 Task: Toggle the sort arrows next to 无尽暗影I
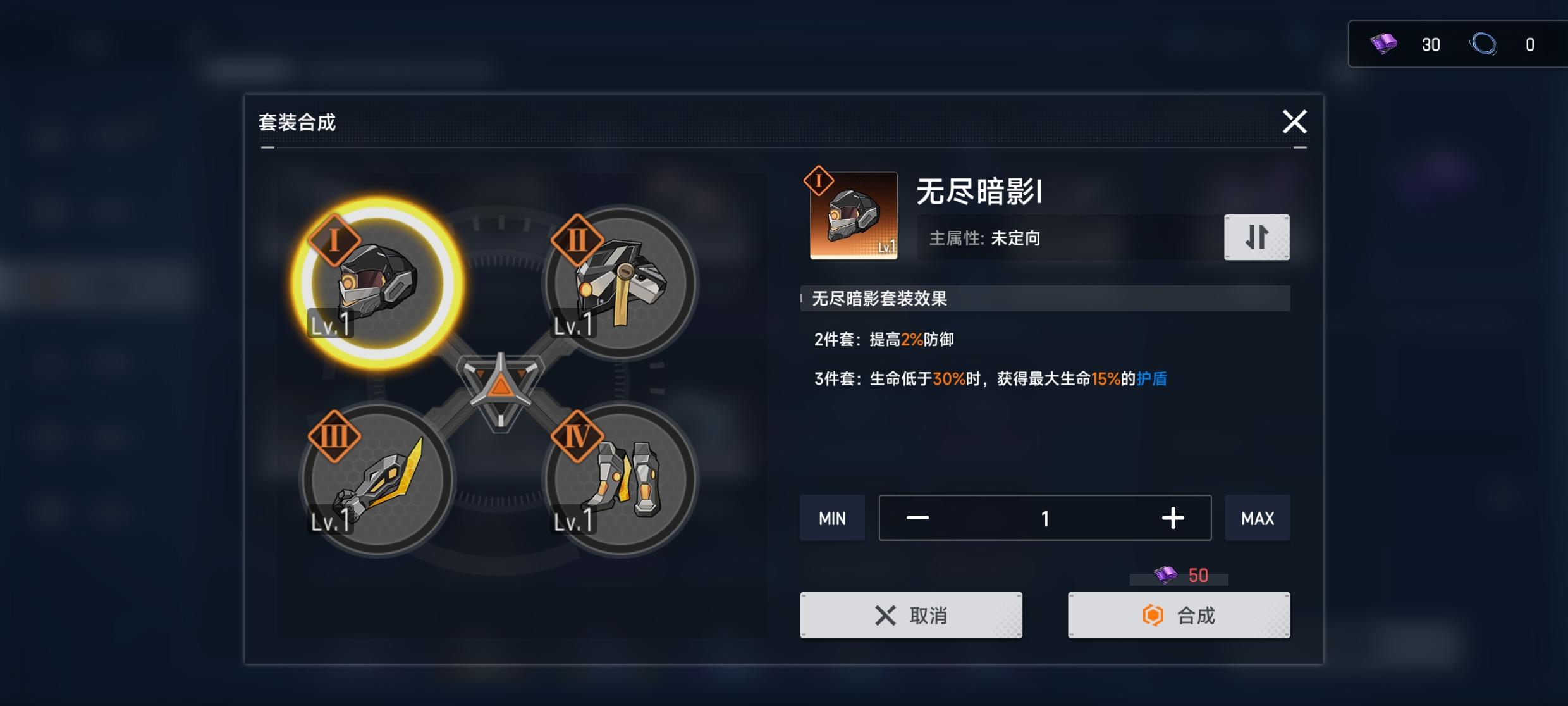click(1256, 237)
